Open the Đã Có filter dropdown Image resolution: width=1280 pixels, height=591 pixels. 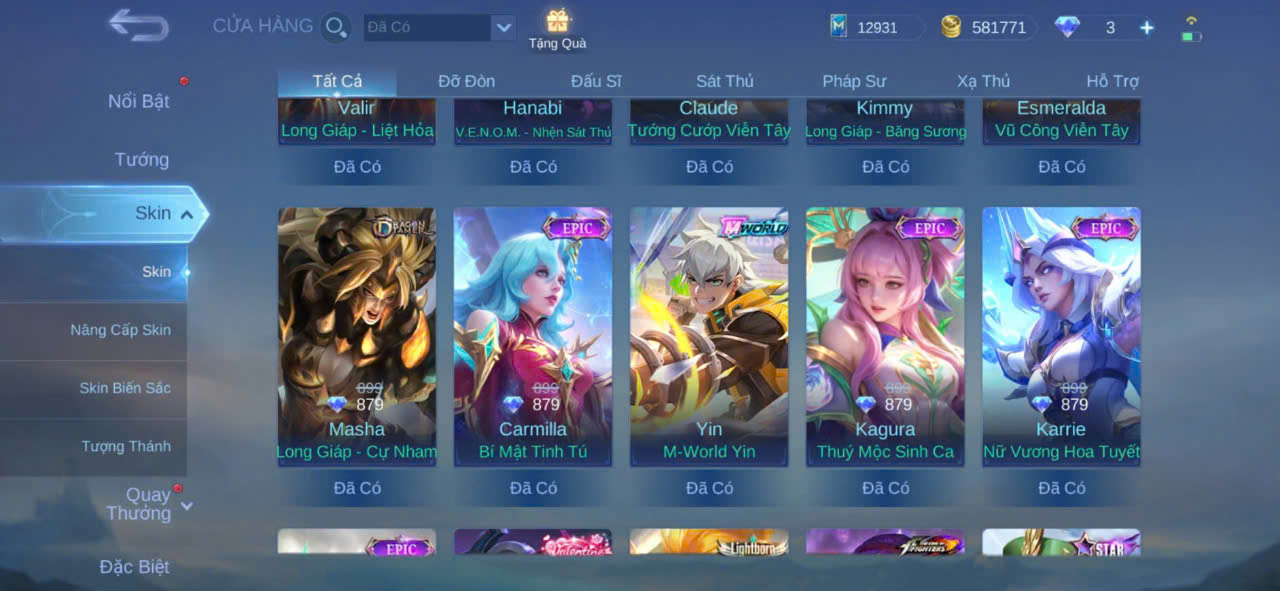point(503,27)
